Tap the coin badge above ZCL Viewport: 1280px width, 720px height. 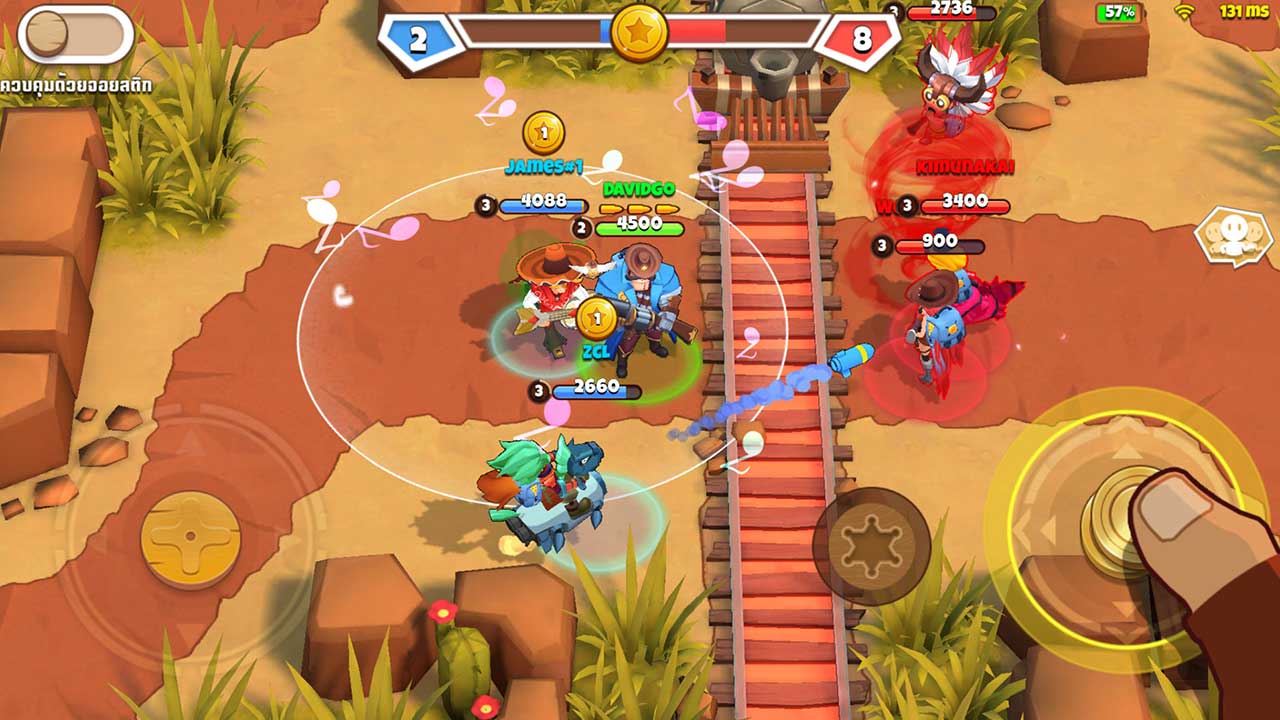[x=595, y=320]
